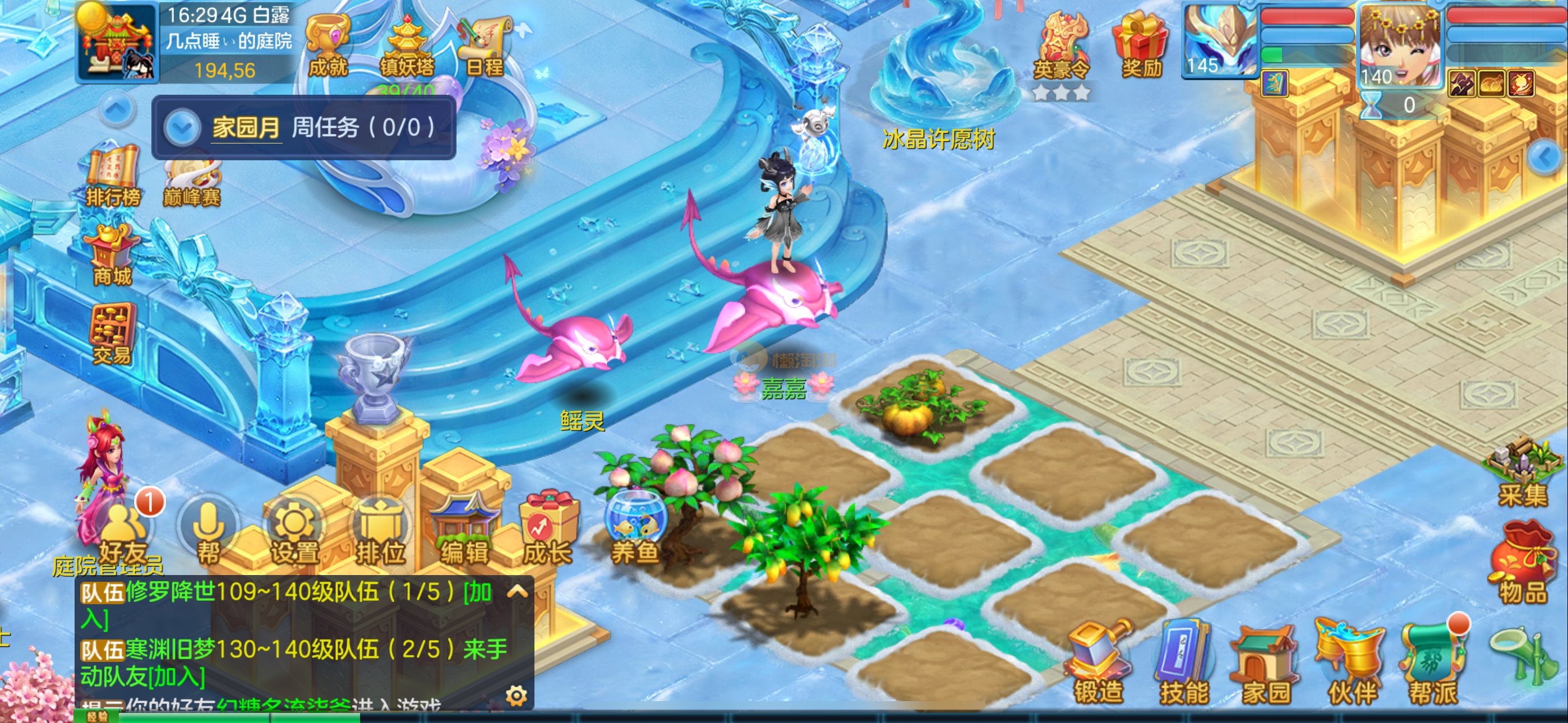Open the 交易 trade abacus icon
The image size is (1568, 723).
tap(112, 333)
